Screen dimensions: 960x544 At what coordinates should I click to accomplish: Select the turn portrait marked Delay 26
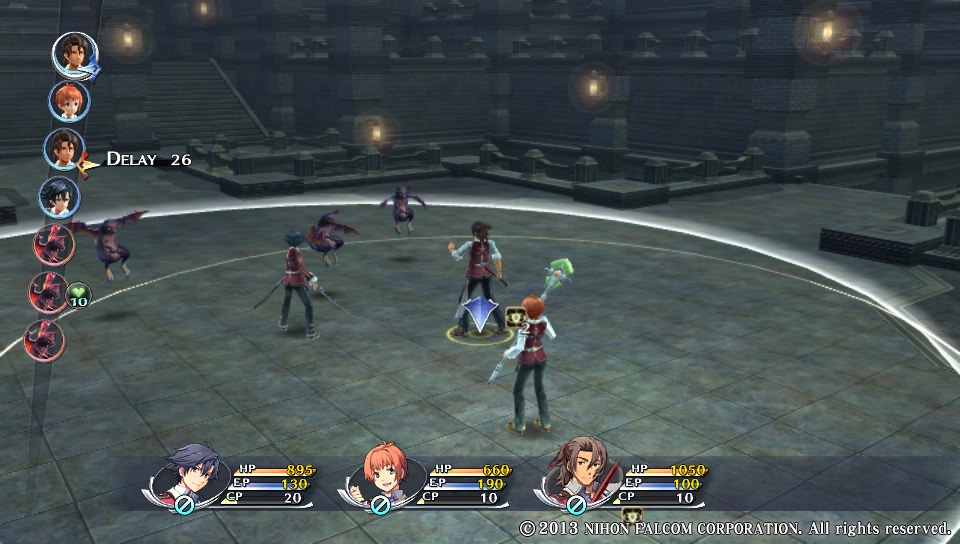pyautogui.click(x=63, y=149)
